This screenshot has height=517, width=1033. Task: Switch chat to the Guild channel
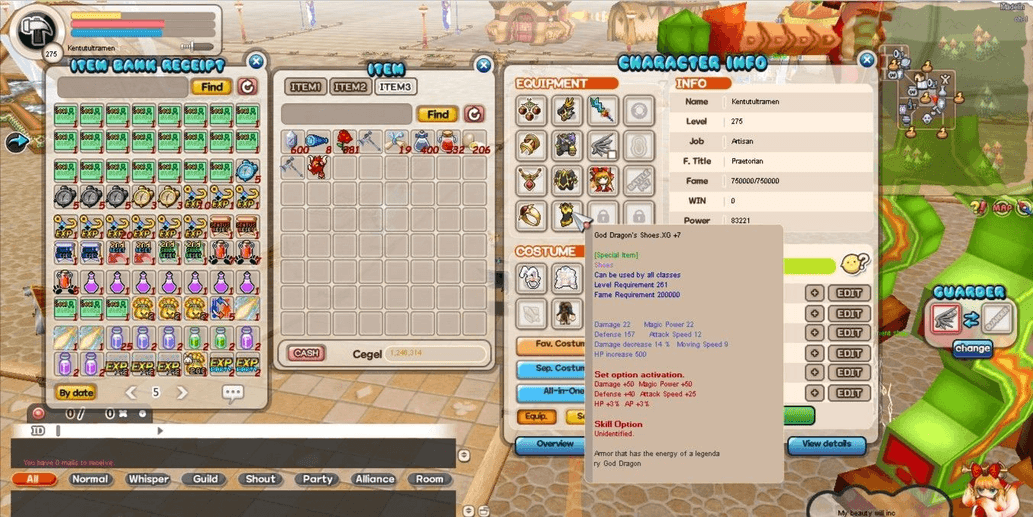pos(205,479)
